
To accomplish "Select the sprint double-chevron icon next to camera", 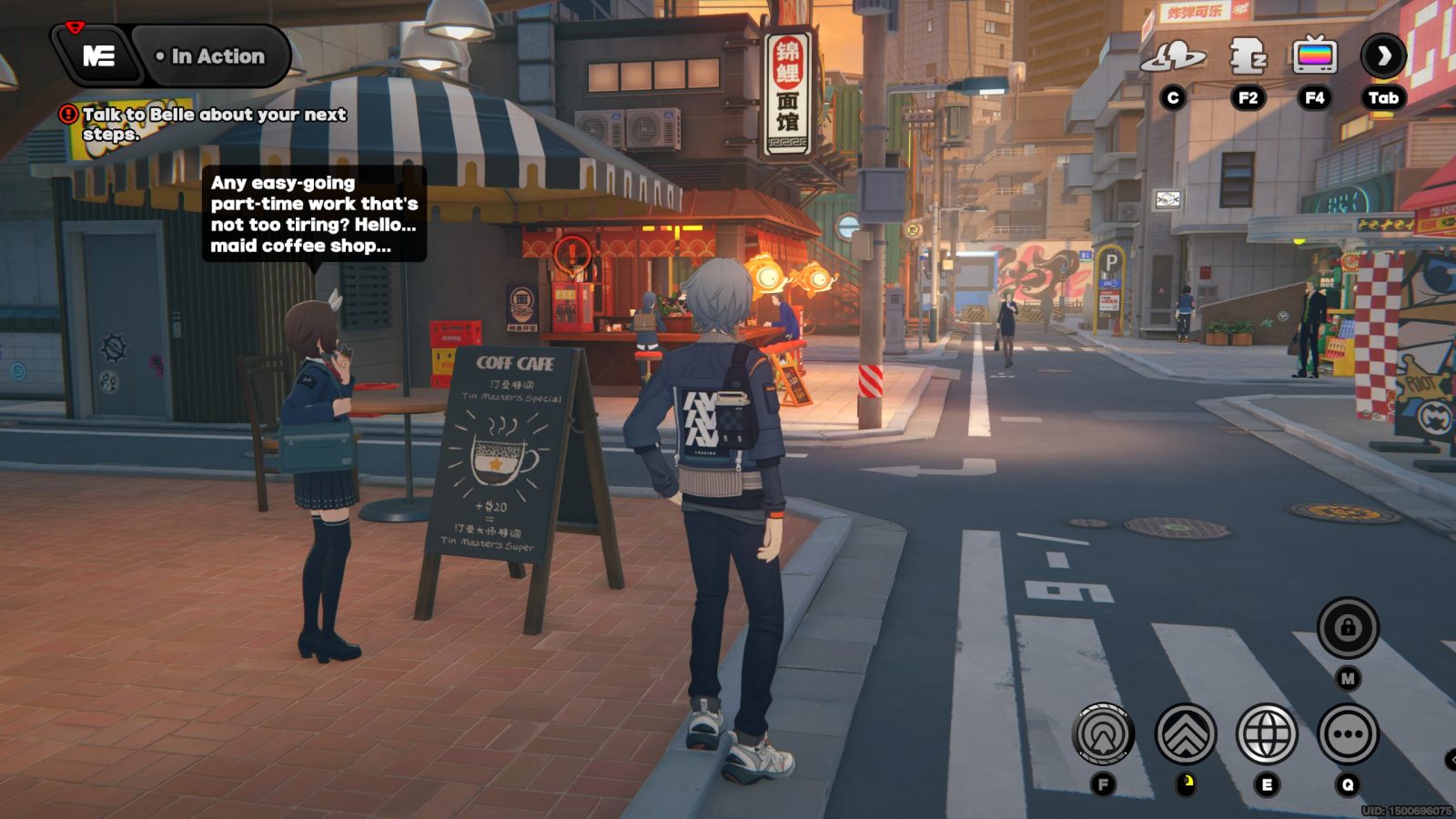I will (x=1187, y=733).
